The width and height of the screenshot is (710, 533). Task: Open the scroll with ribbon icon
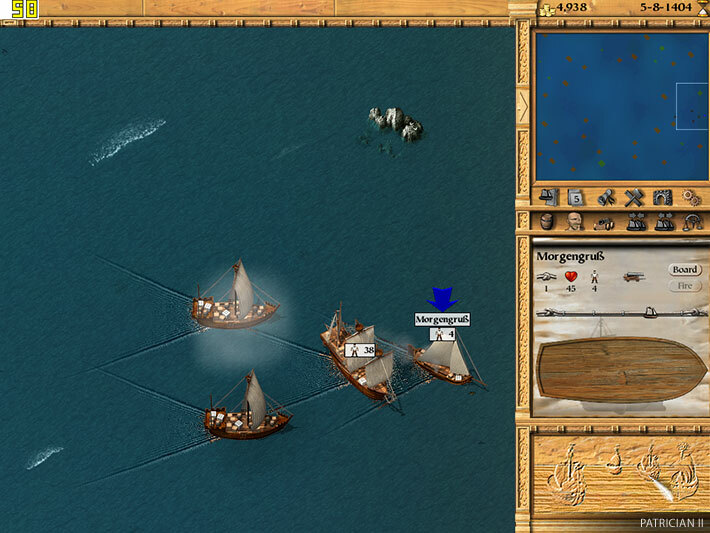(x=604, y=197)
